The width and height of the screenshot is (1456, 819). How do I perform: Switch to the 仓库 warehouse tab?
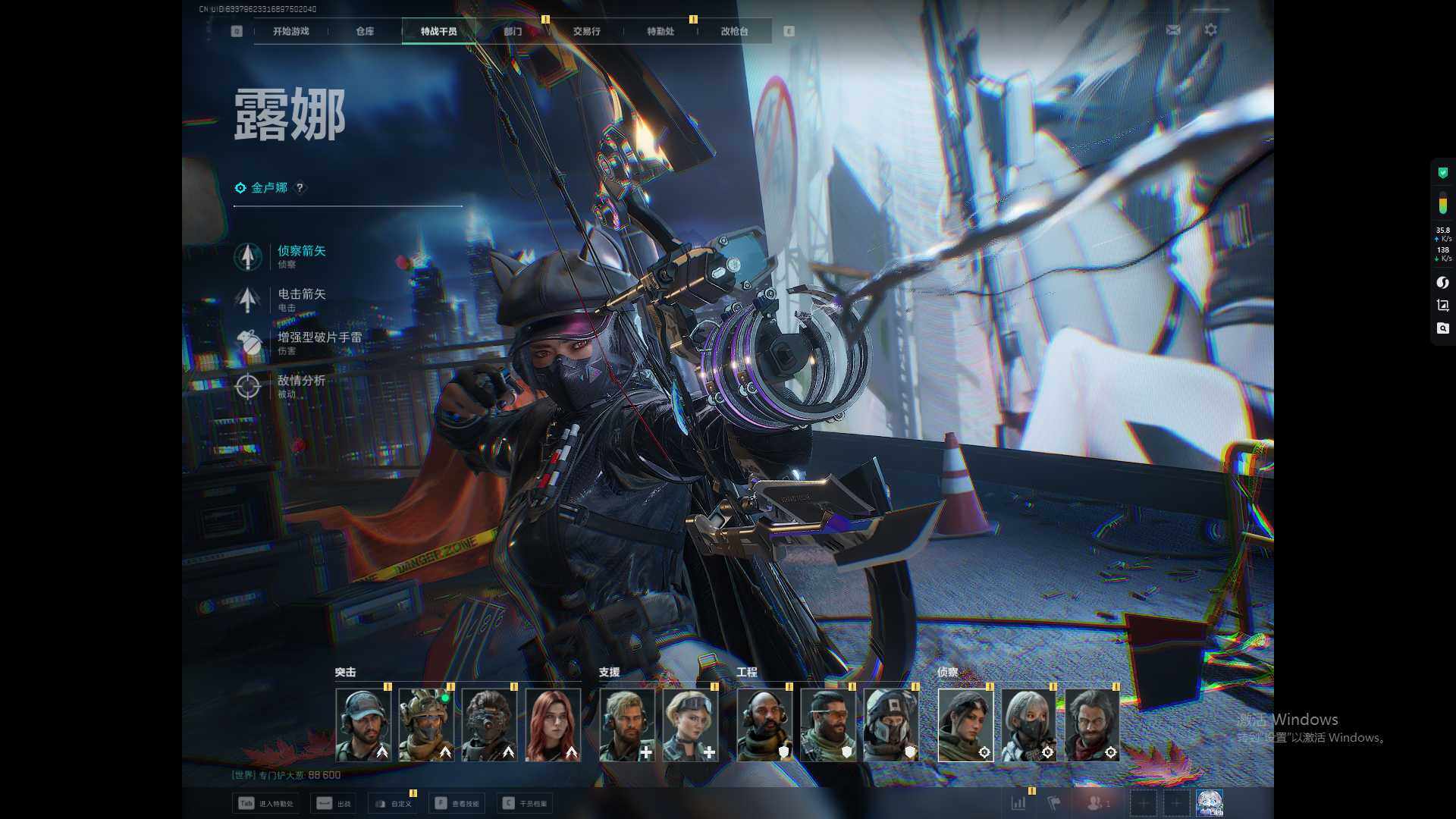tap(365, 31)
